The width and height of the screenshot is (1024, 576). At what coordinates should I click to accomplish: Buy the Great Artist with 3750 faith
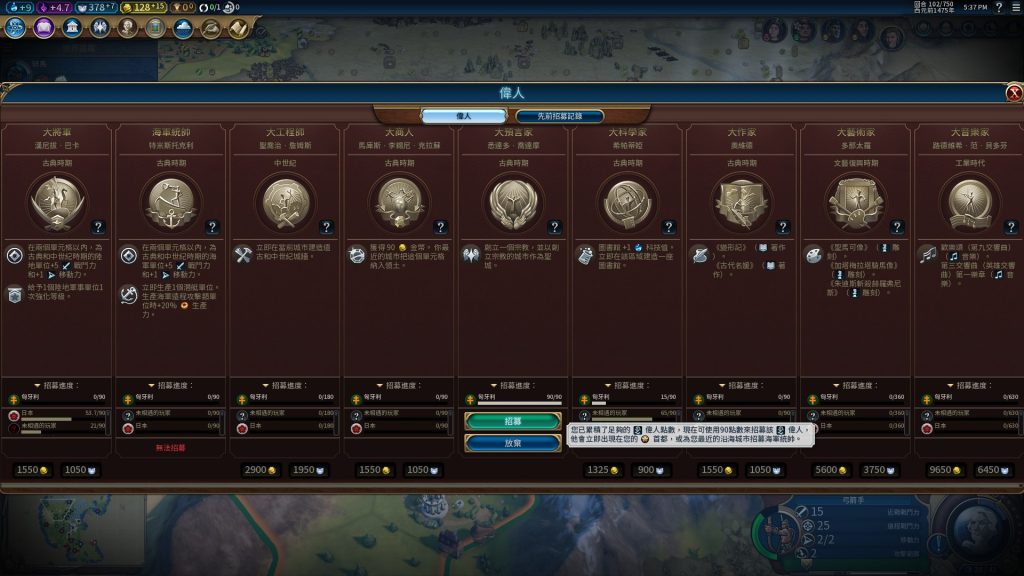coord(877,470)
